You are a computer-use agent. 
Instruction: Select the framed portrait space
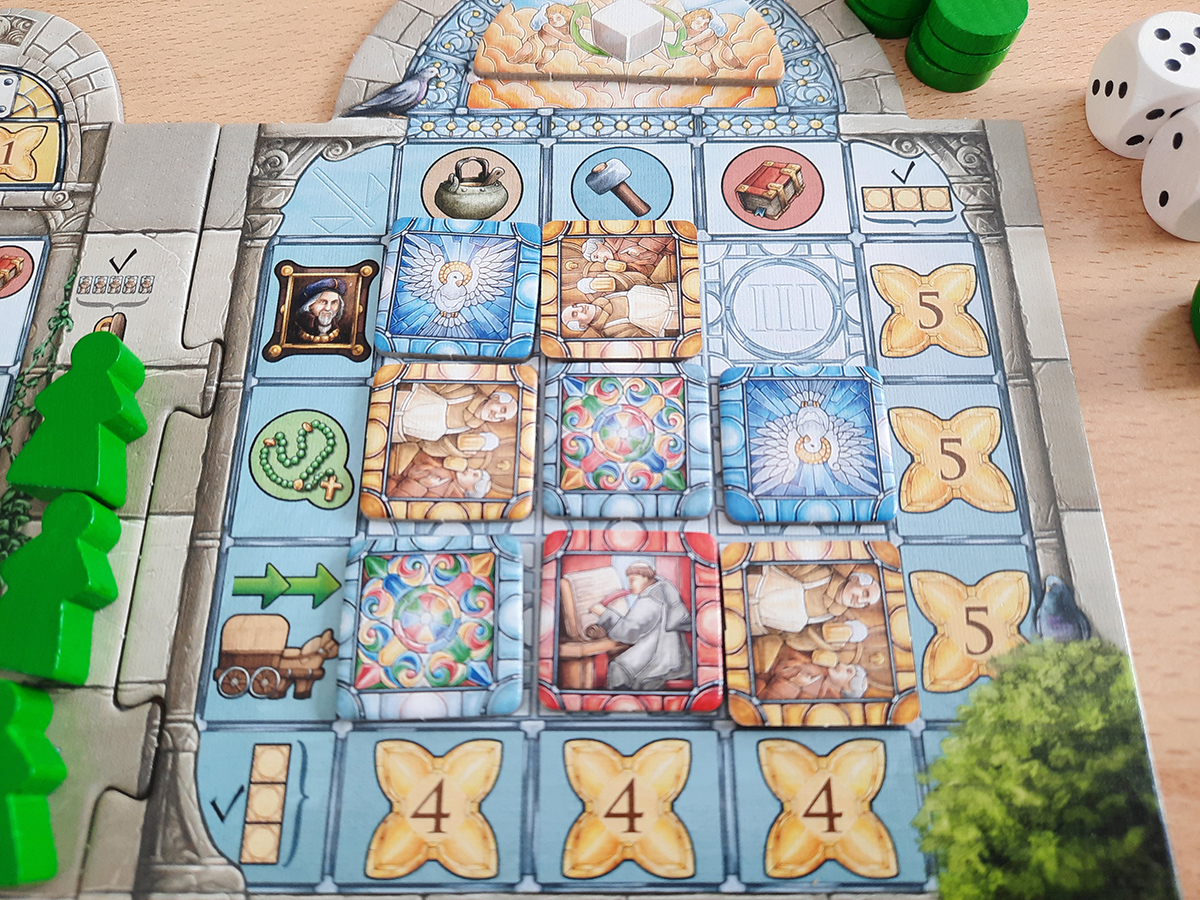pos(319,310)
